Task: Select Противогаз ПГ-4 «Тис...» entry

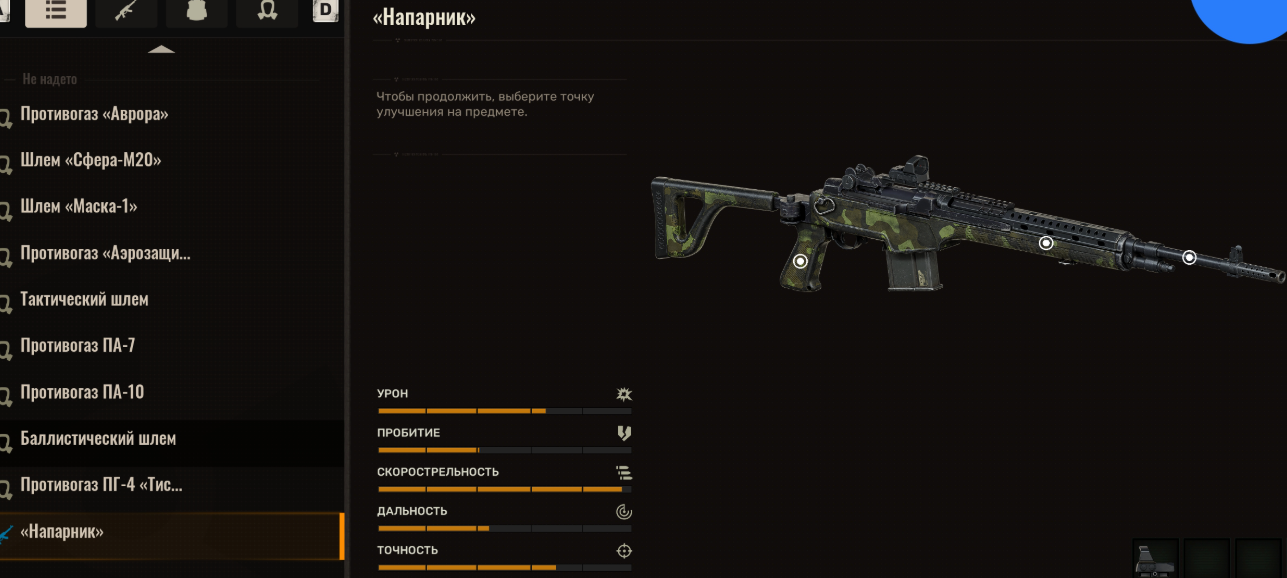Action: 101,485
